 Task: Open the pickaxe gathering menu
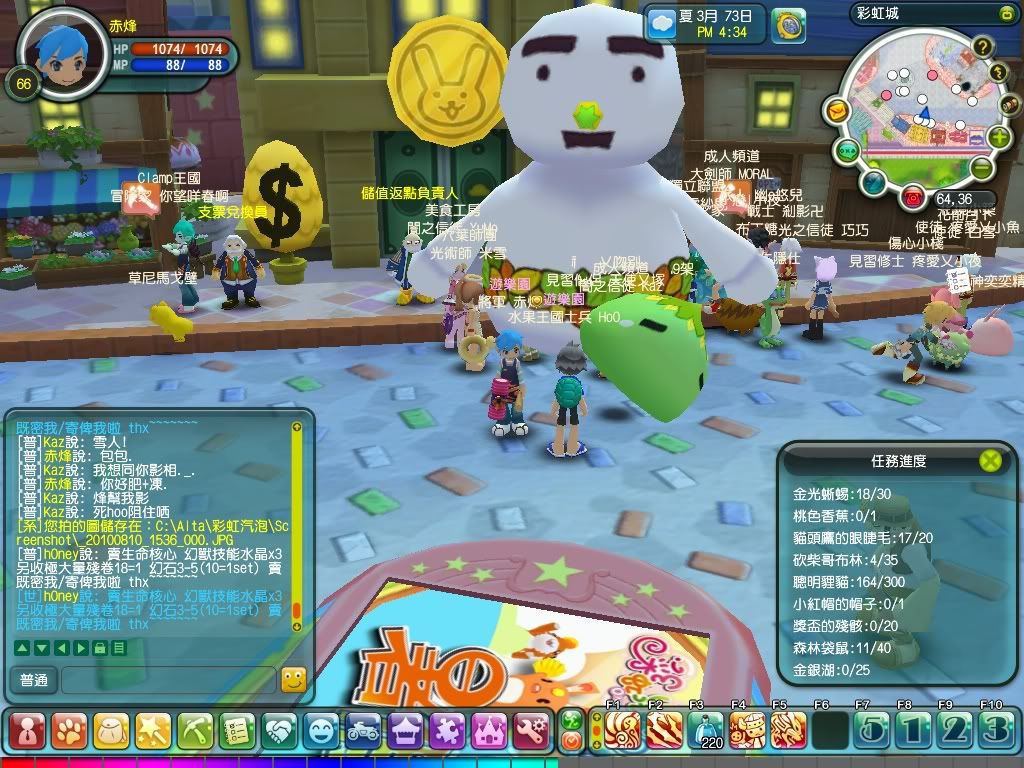194,730
